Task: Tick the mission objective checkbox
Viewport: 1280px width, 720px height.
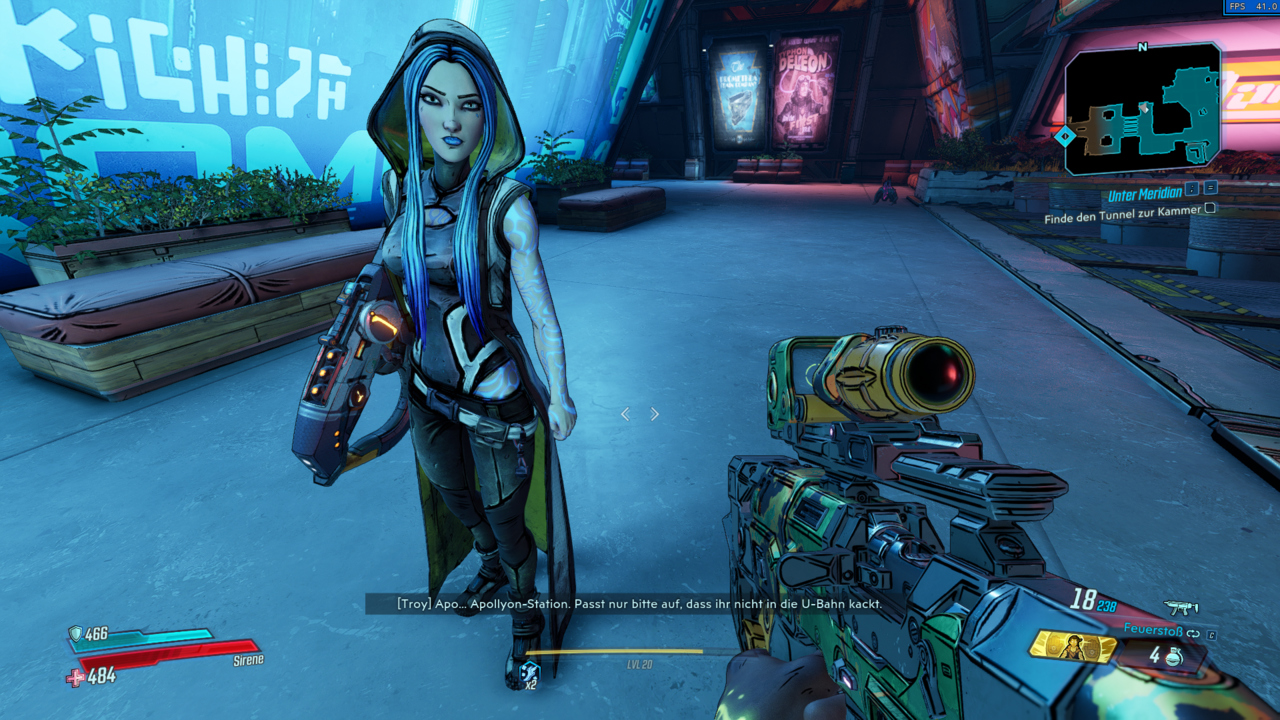Action: coord(1210,208)
